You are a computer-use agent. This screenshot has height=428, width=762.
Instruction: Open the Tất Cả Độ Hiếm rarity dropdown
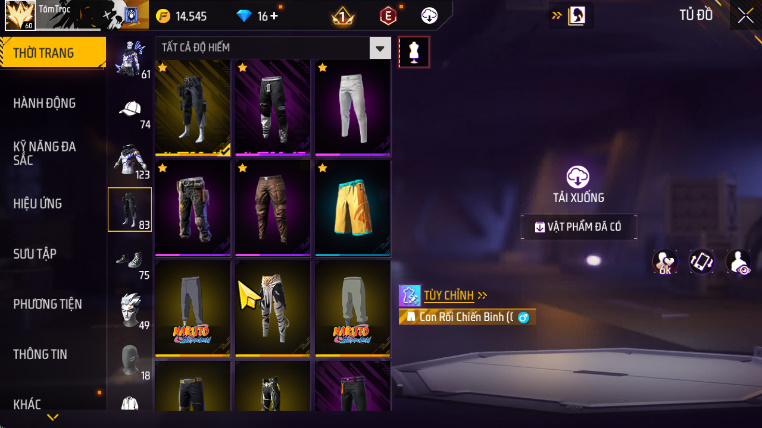379,48
